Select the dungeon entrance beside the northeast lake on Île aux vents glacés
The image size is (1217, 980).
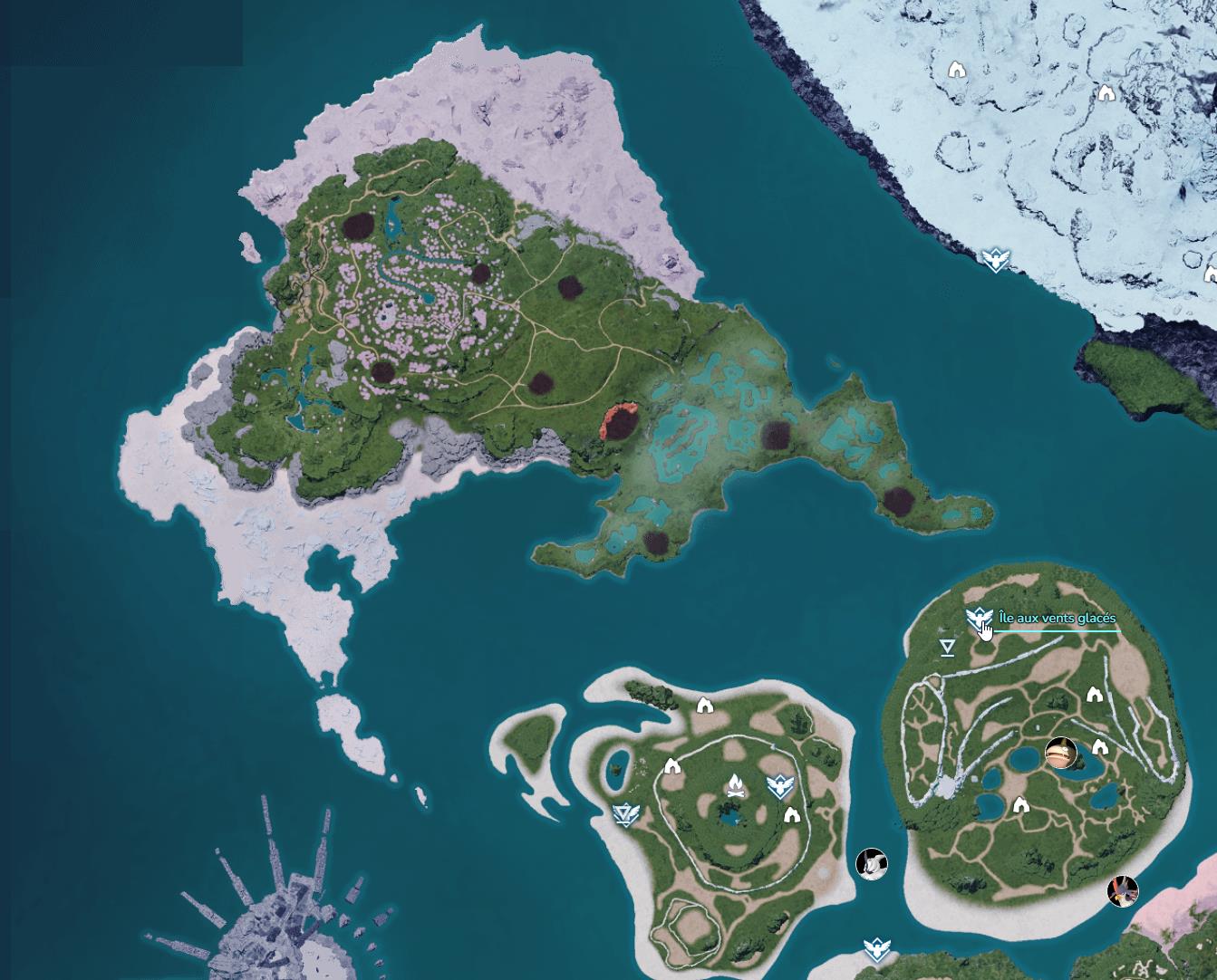click(x=1095, y=695)
